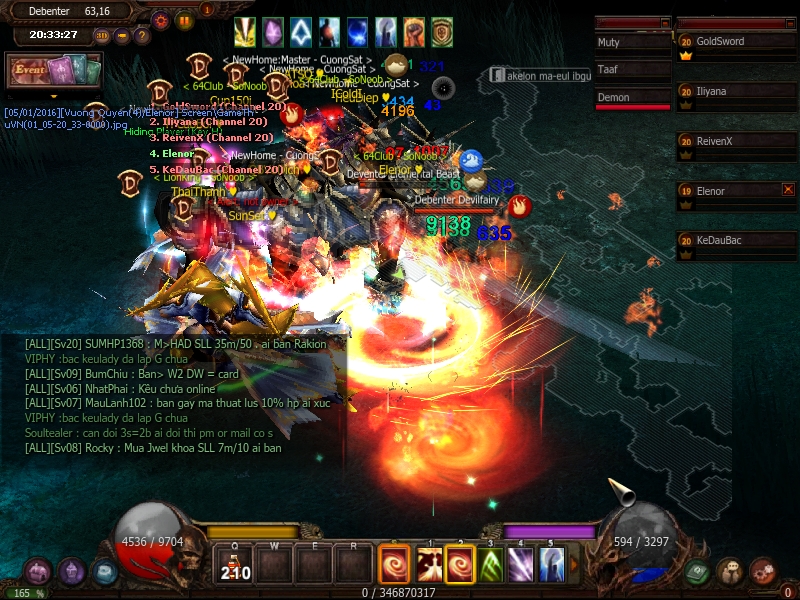This screenshot has width=800, height=600.
Task: Select party member GoldSword
Action: pyautogui.click(x=728, y=42)
